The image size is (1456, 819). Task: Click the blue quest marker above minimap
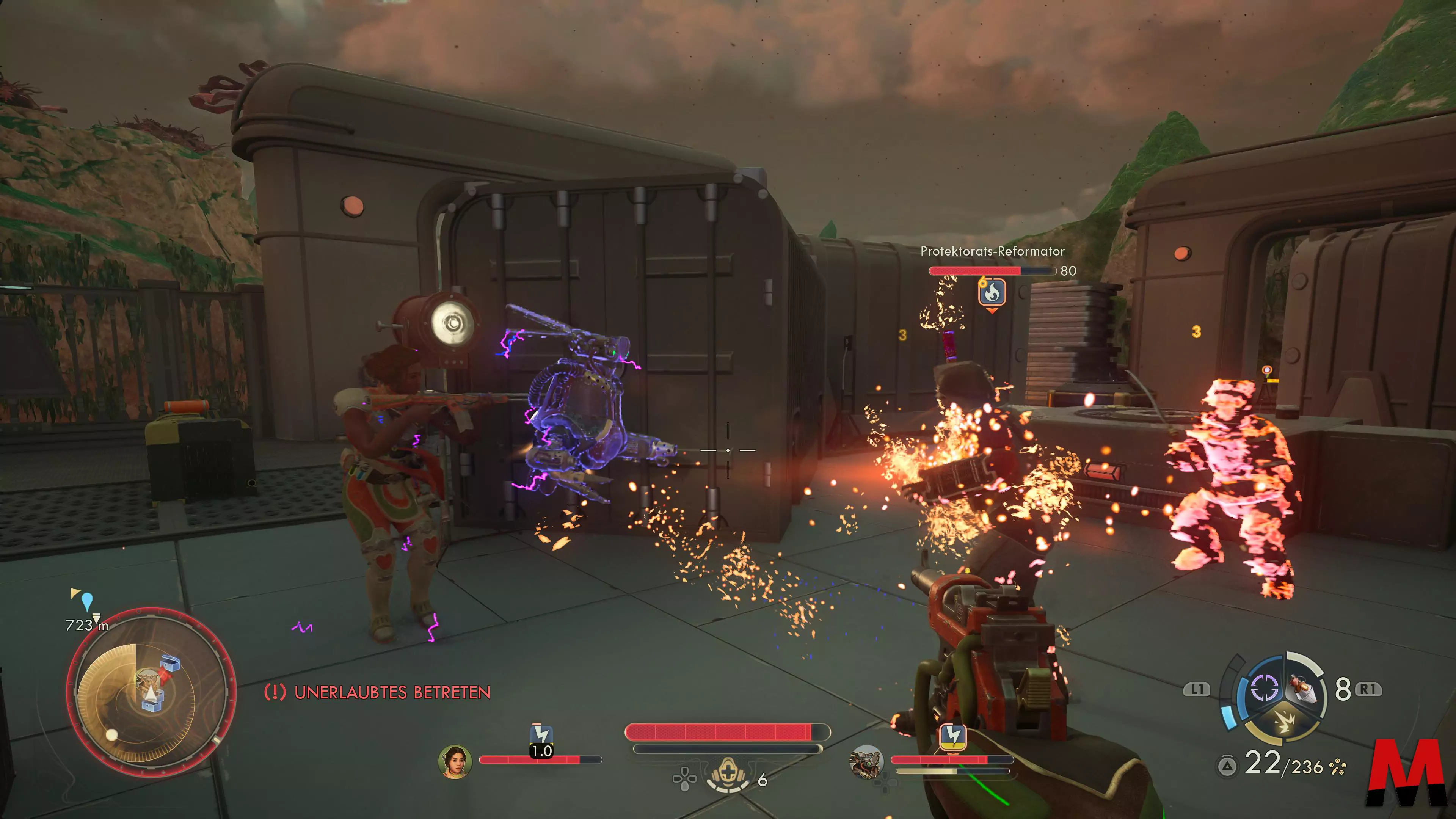(x=87, y=601)
